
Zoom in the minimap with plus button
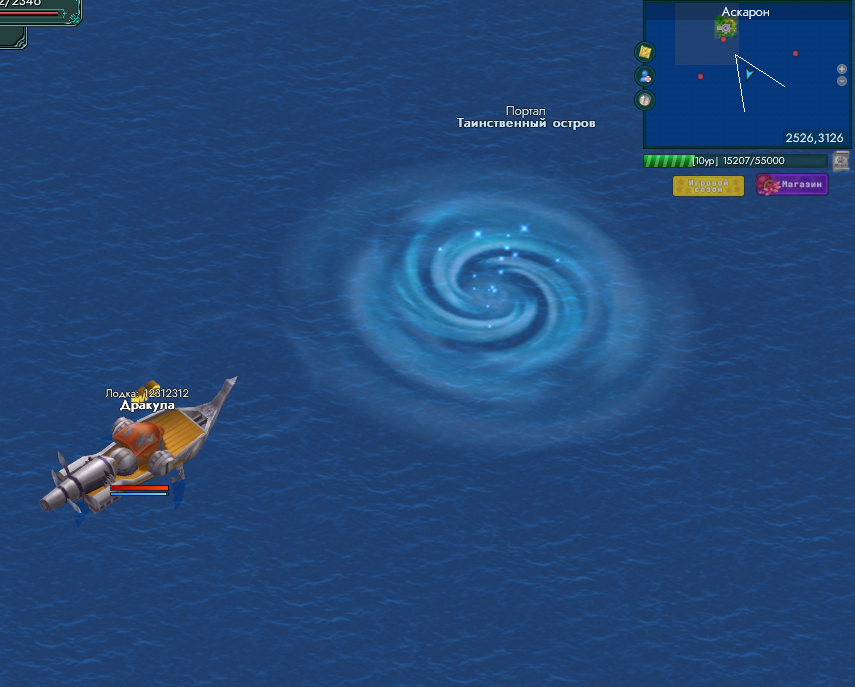pyautogui.click(x=842, y=69)
